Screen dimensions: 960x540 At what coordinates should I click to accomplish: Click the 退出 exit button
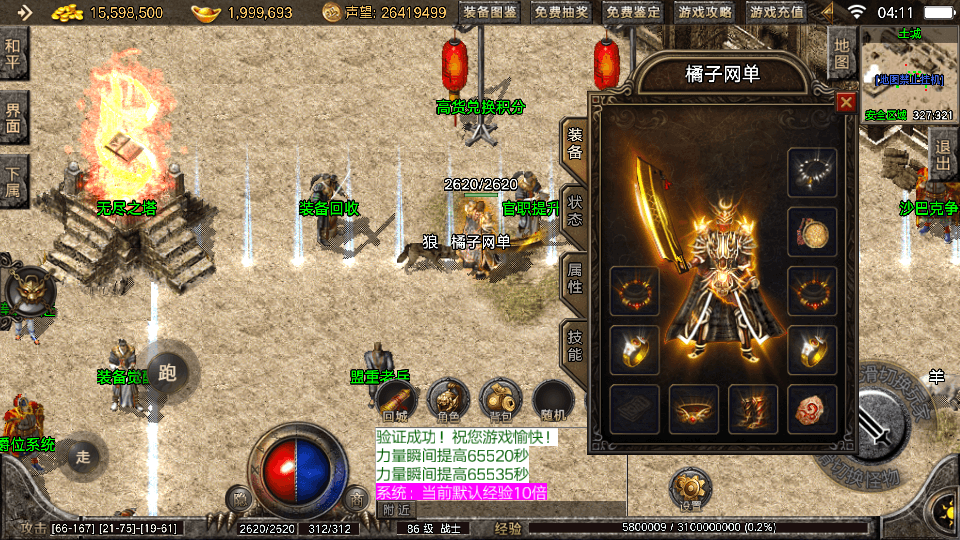942,155
